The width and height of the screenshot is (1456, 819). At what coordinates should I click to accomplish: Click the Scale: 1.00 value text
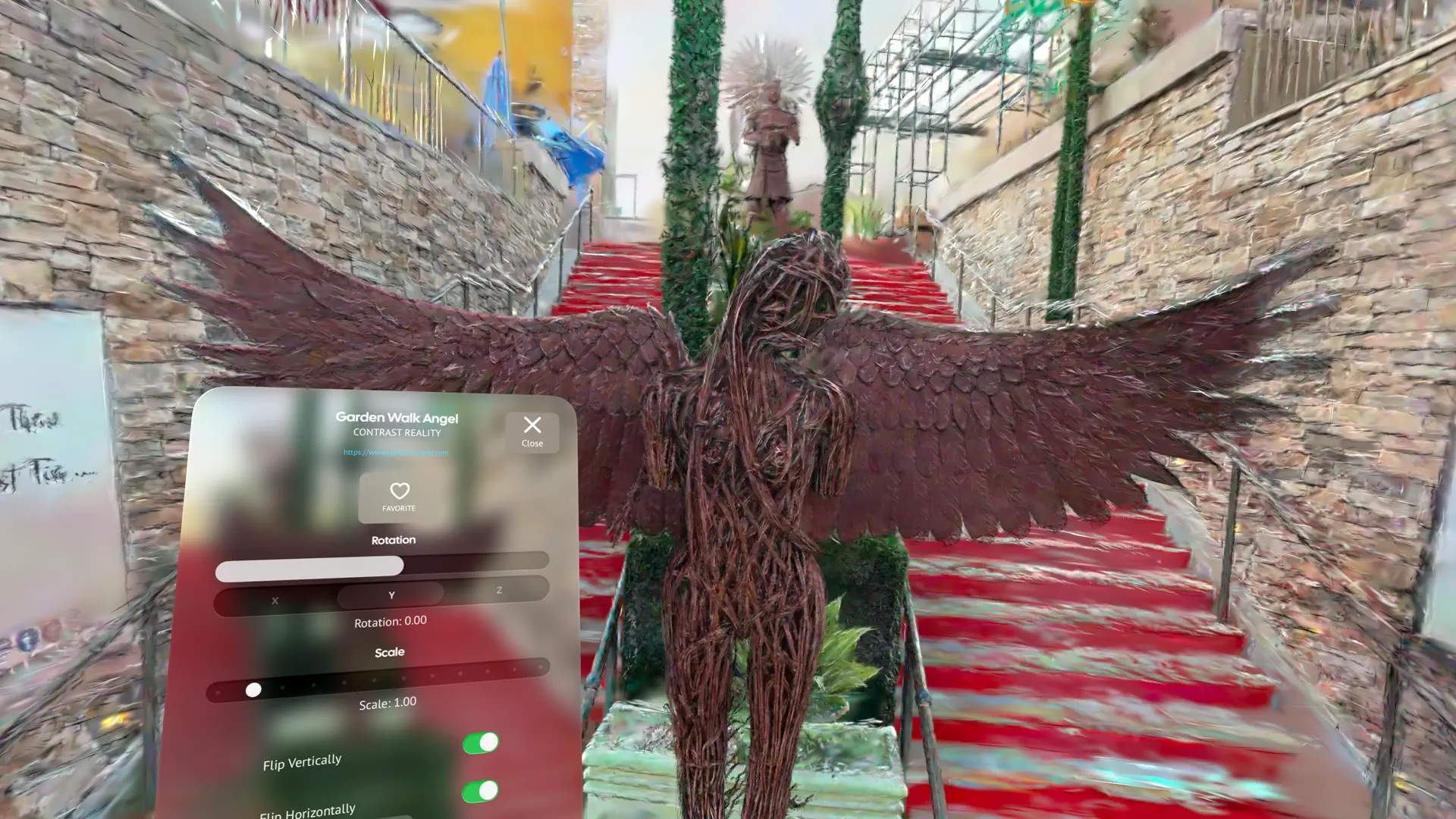[x=387, y=702]
